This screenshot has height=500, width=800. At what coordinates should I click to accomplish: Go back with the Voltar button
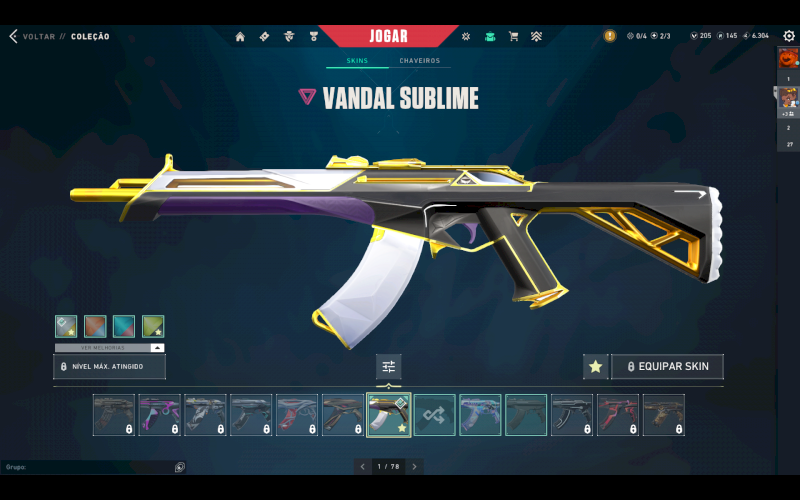[x=30, y=37]
